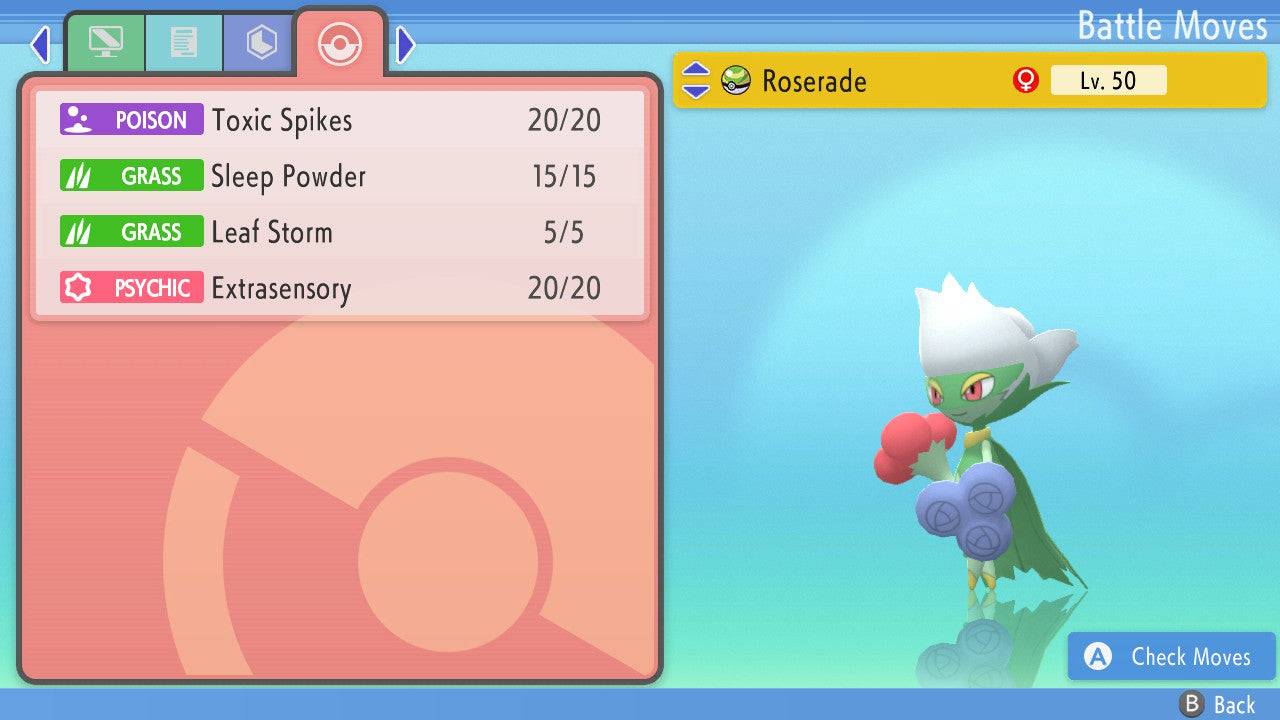Switch to the hexagon stats tab
1280x720 pixels.
point(261,43)
